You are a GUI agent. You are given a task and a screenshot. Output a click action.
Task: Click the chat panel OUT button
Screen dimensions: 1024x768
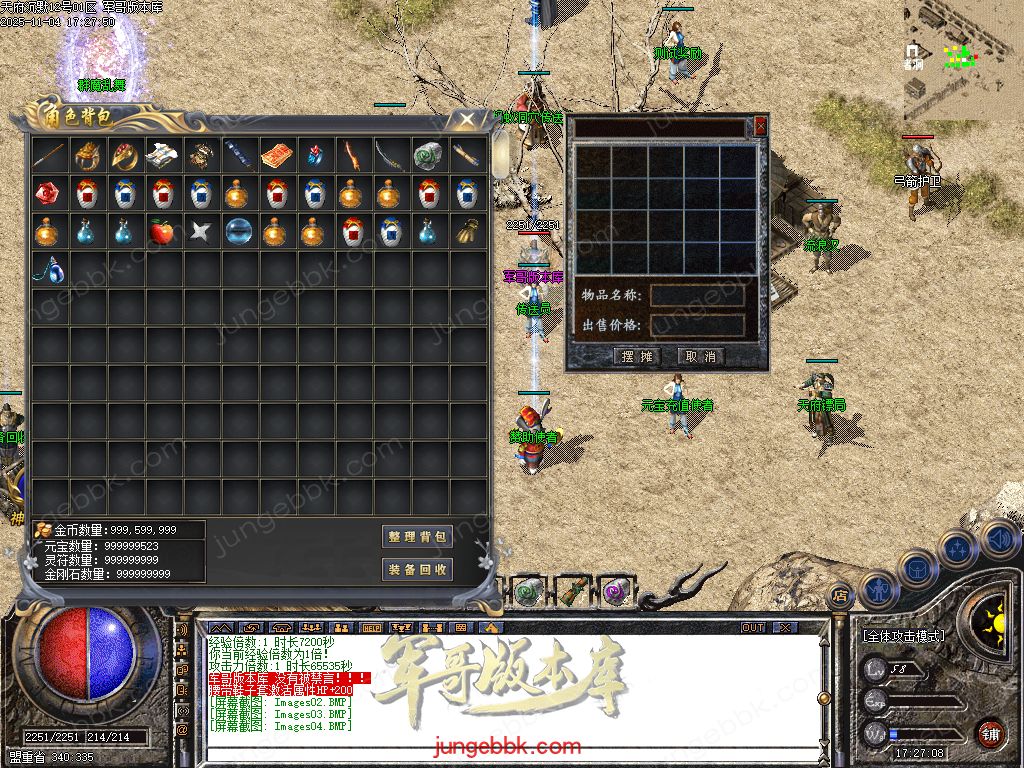pyautogui.click(x=753, y=627)
